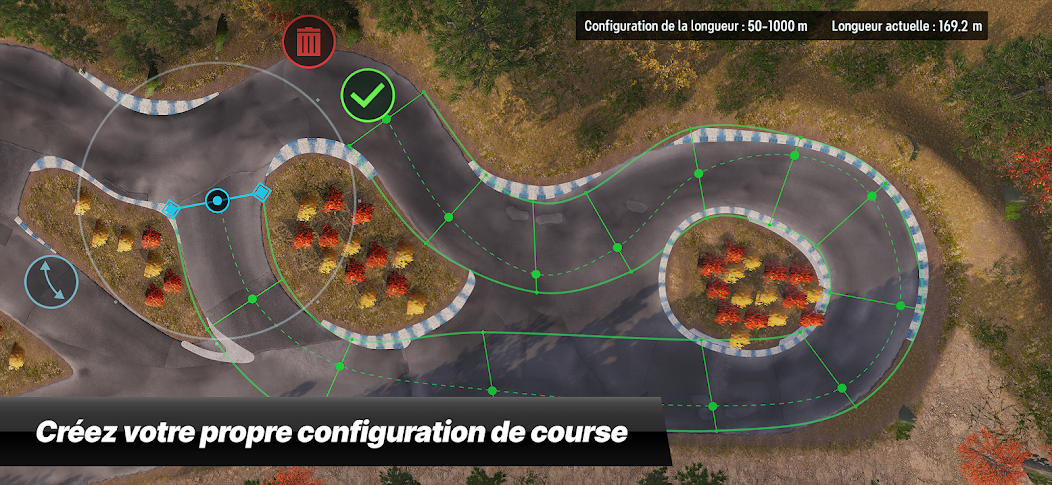Image resolution: width=1052 pixels, height=485 pixels.
Task: Delete the selected track point with the trash button
Action: click(310, 42)
